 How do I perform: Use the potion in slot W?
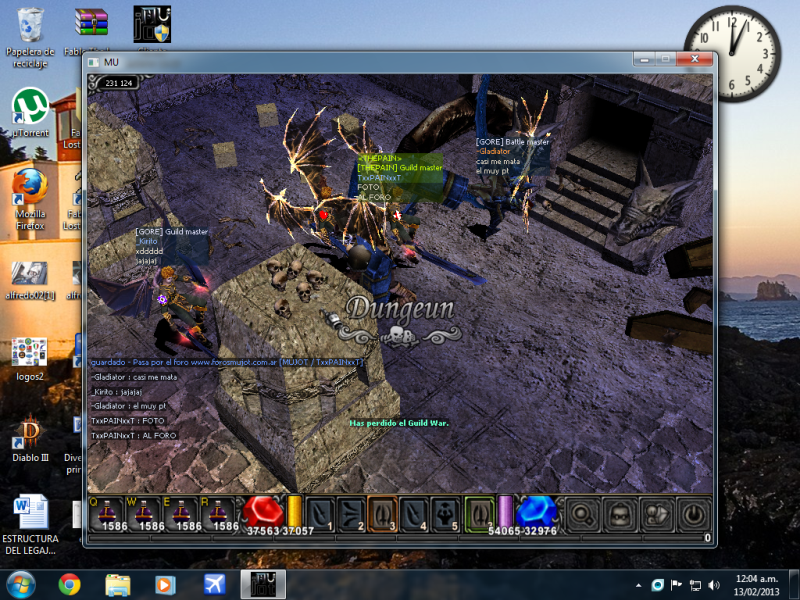[x=143, y=512]
